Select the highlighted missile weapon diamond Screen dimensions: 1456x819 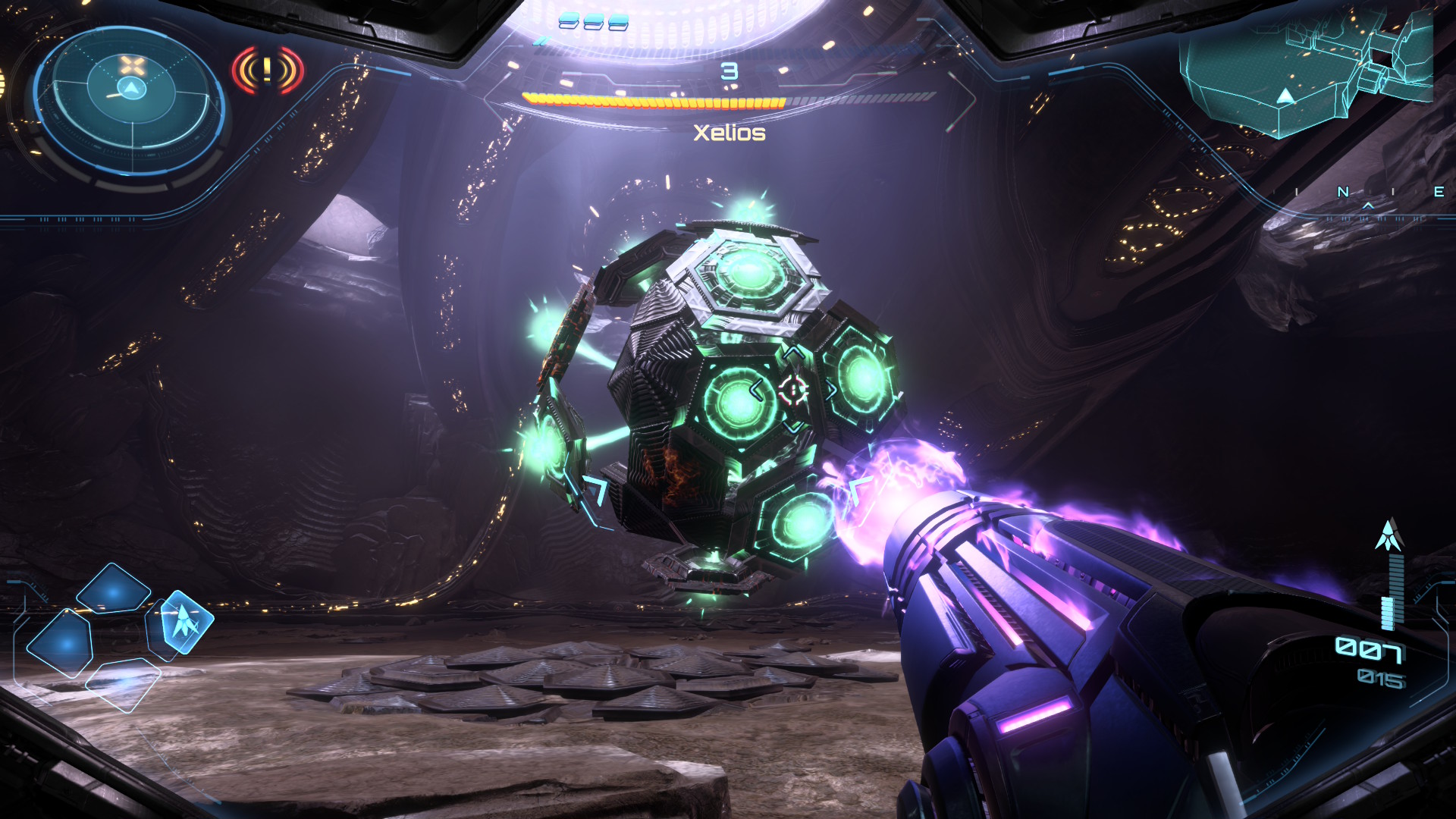coord(185,621)
